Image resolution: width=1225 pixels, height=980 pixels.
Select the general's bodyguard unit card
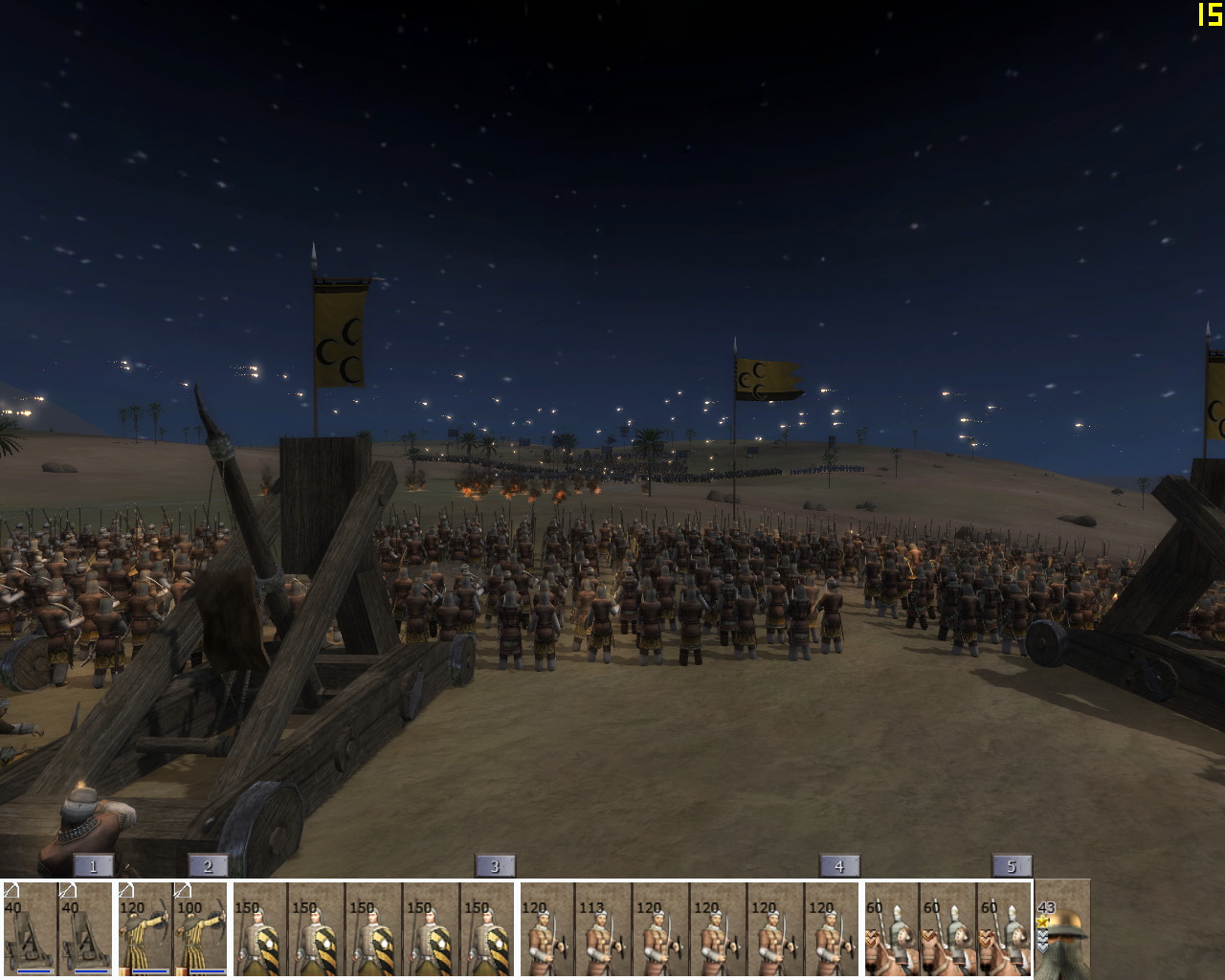tap(1062, 928)
